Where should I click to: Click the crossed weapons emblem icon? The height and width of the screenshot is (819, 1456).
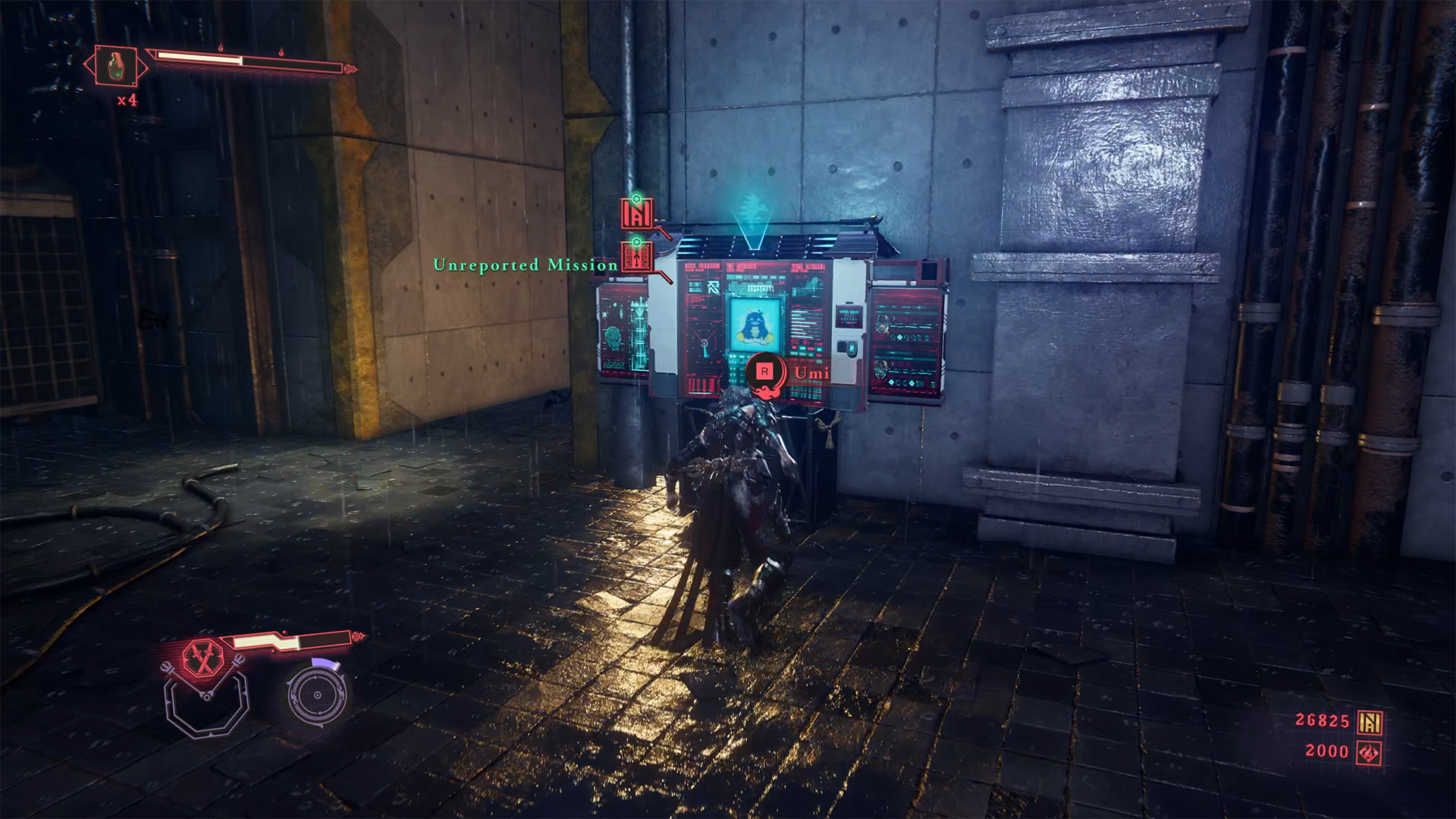tap(203, 657)
